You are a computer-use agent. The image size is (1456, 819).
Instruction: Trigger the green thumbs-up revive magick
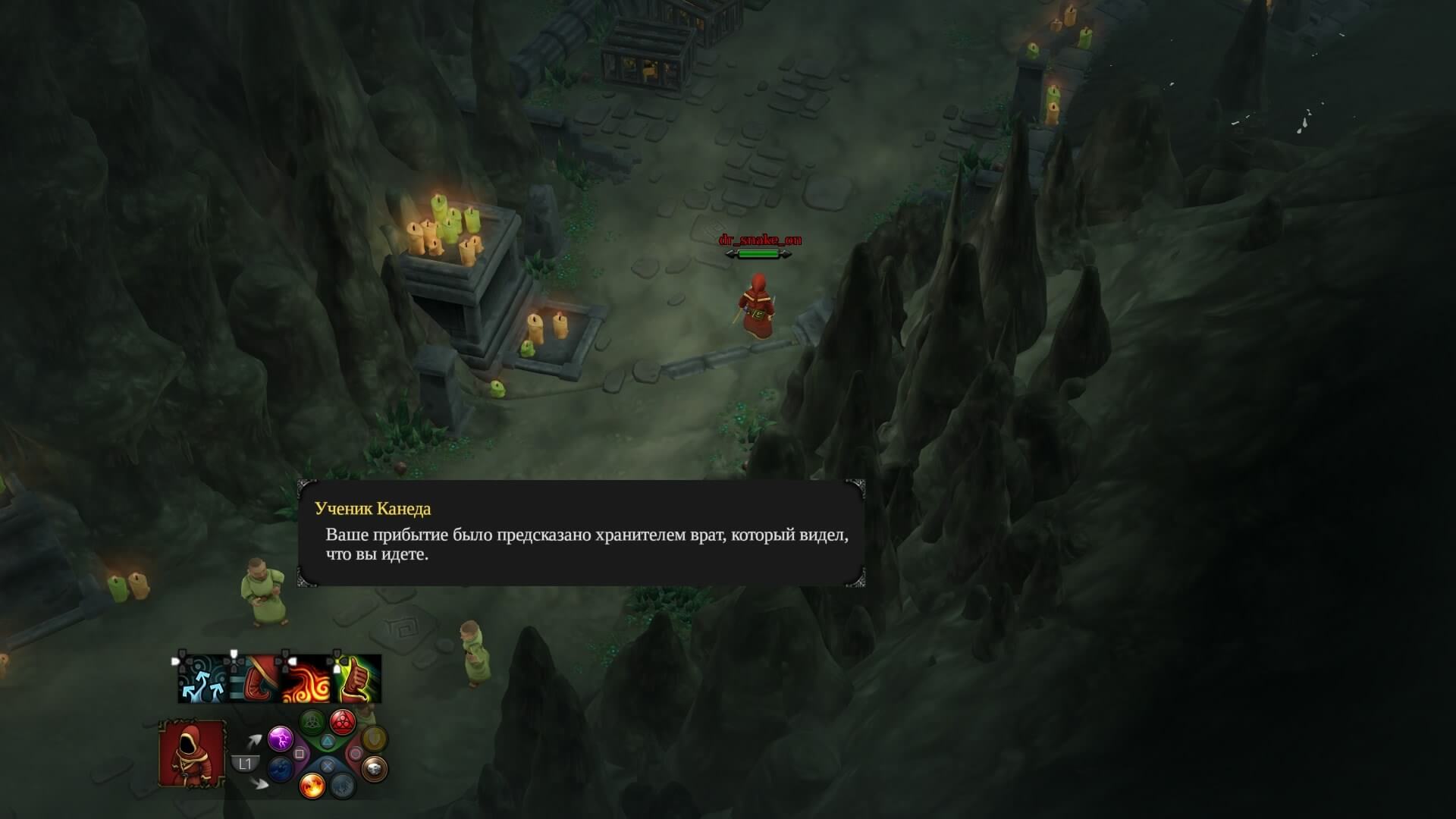click(357, 679)
